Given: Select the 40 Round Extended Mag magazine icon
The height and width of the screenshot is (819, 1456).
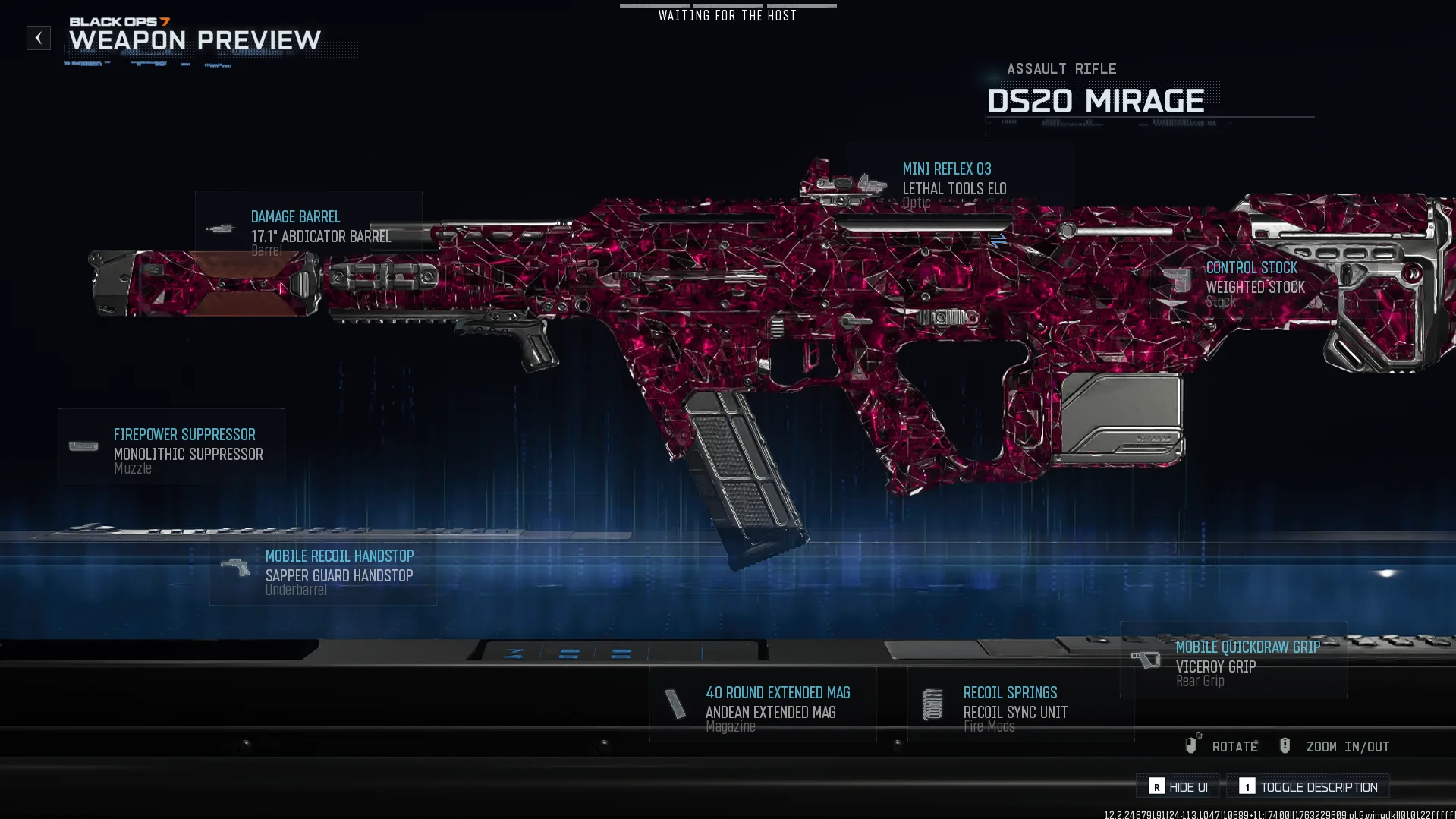Looking at the screenshot, I should [676, 704].
